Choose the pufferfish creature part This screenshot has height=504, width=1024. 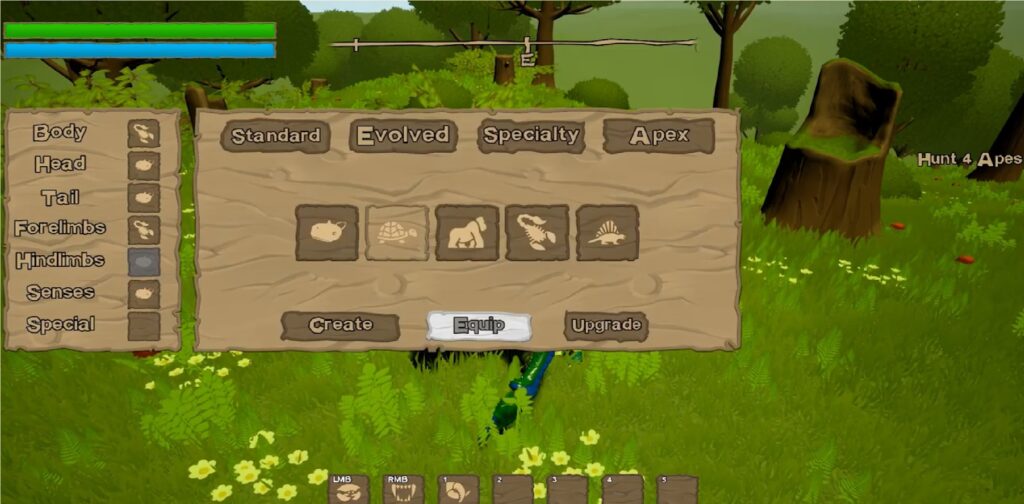(x=327, y=233)
